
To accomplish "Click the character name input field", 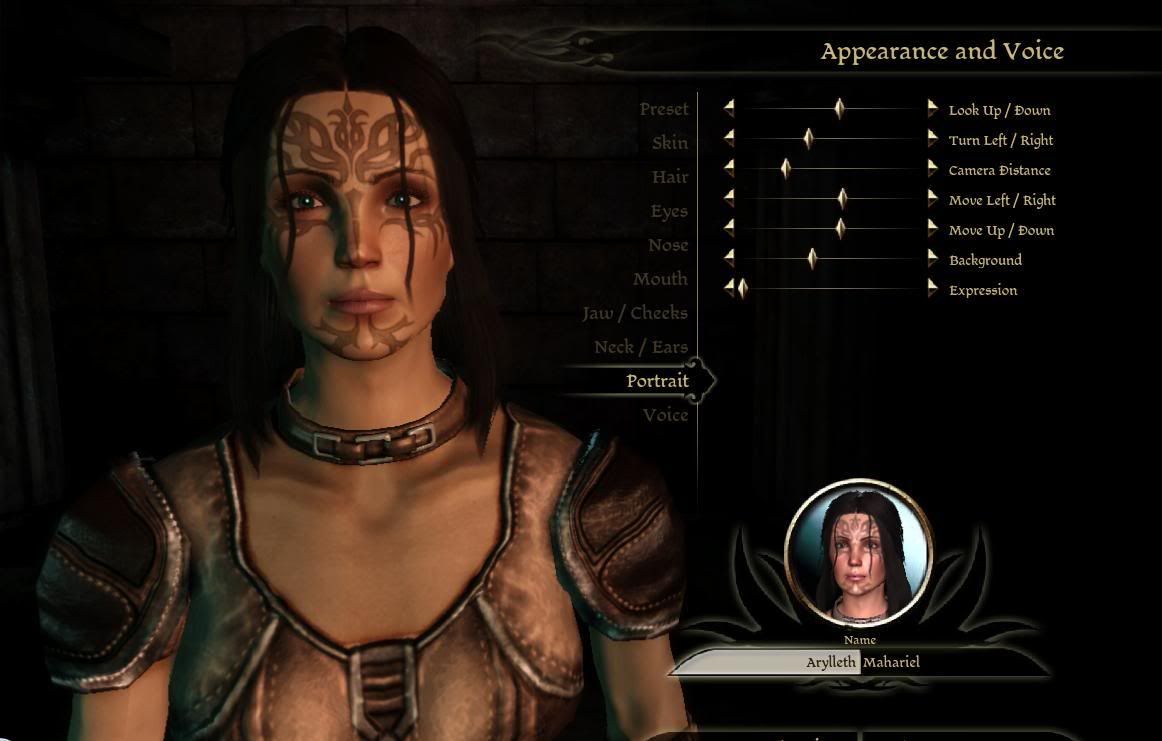I will [x=862, y=662].
